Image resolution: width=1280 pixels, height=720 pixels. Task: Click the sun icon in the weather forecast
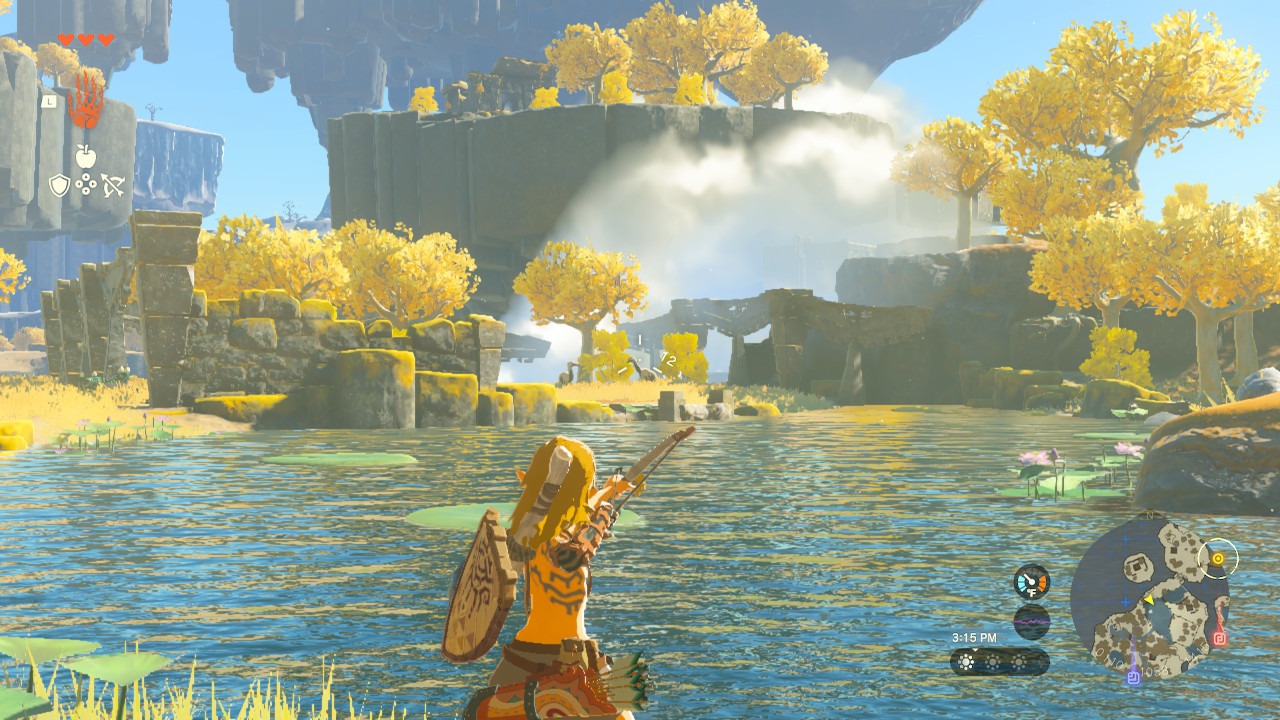pos(965,661)
